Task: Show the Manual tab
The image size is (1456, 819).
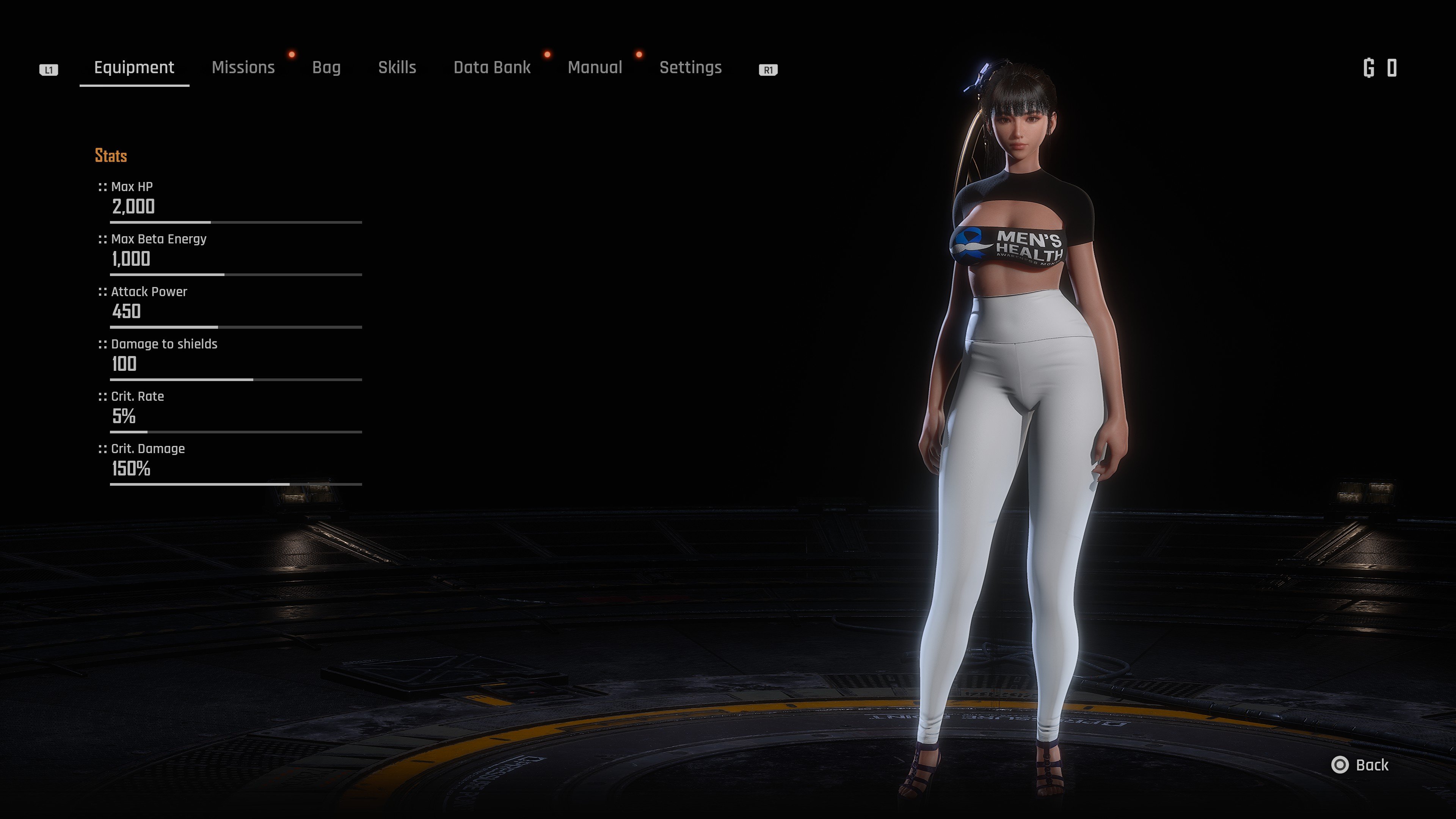Action: [595, 68]
